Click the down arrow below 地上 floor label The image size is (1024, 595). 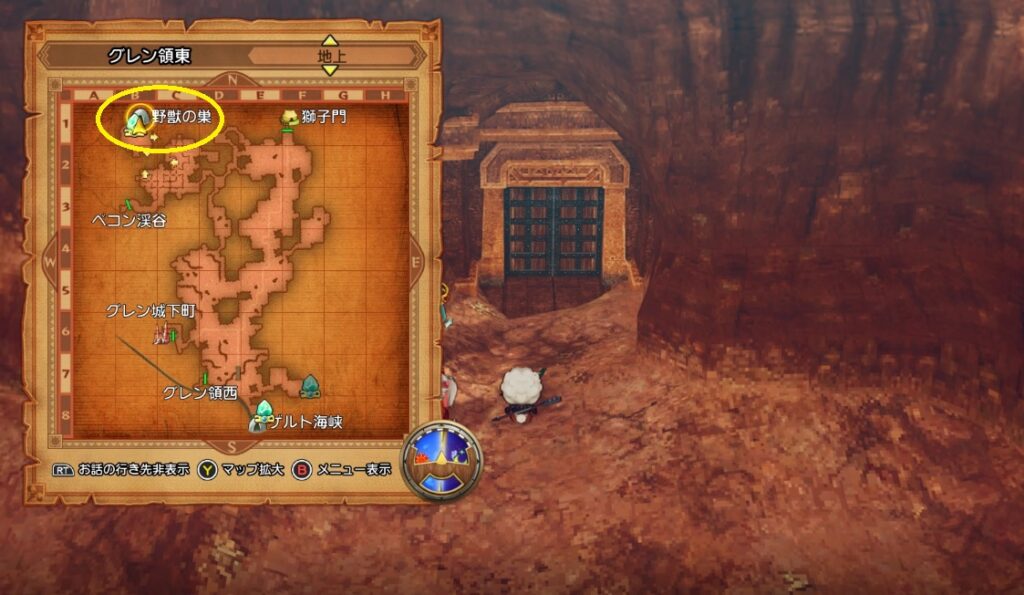click(x=330, y=70)
